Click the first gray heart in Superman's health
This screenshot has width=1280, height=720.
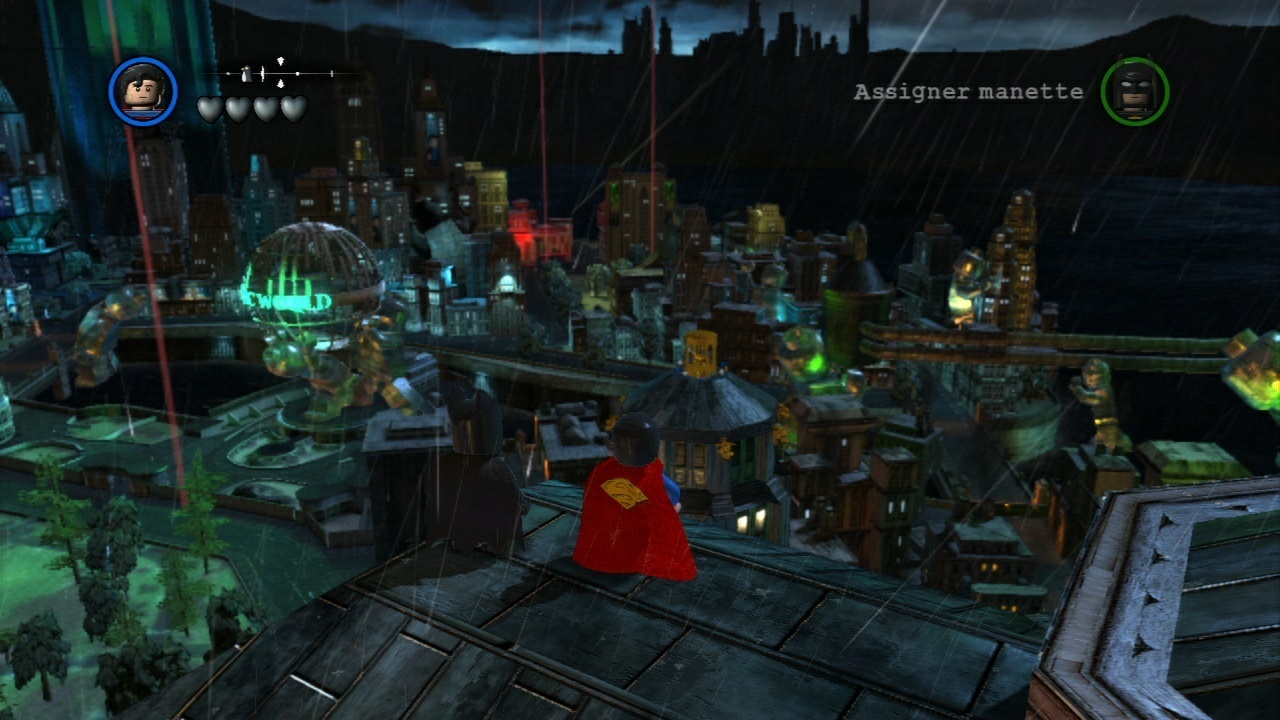209,108
